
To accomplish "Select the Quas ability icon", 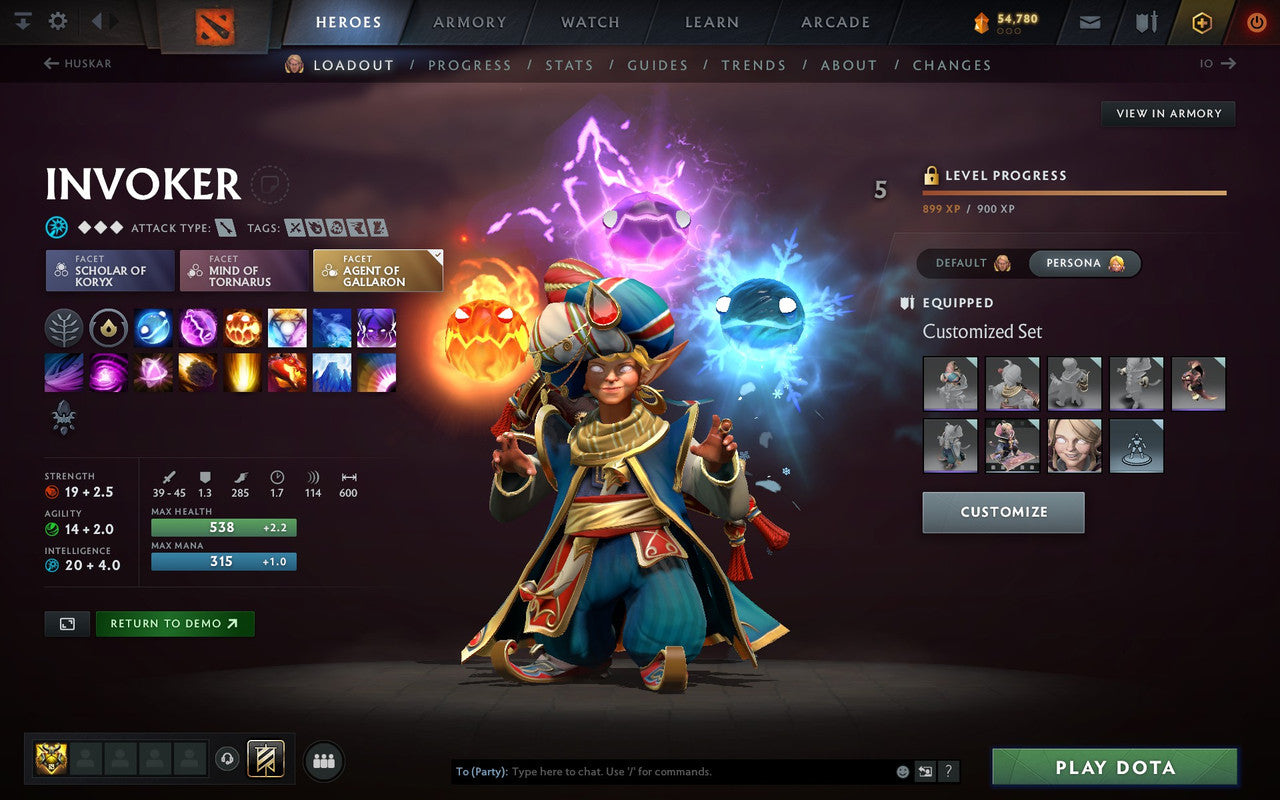I will coord(152,328).
